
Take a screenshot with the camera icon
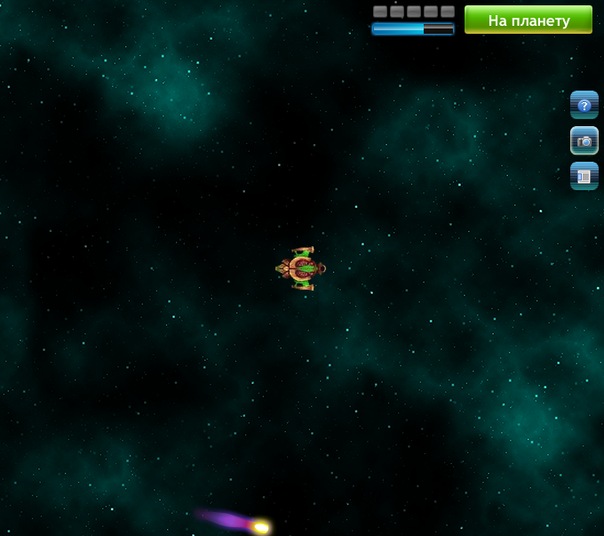pyautogui.click(x=584, y=141)
